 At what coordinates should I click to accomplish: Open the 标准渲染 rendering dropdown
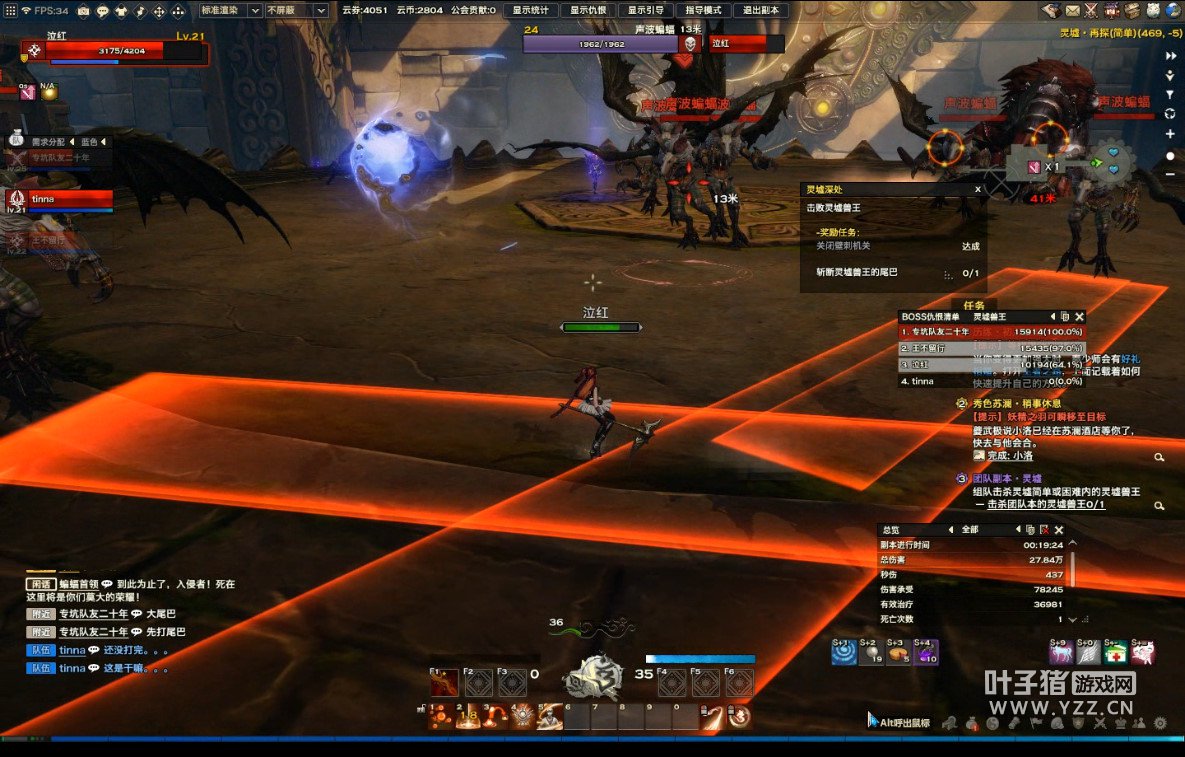pyautogui.click(x=230, y=10)
